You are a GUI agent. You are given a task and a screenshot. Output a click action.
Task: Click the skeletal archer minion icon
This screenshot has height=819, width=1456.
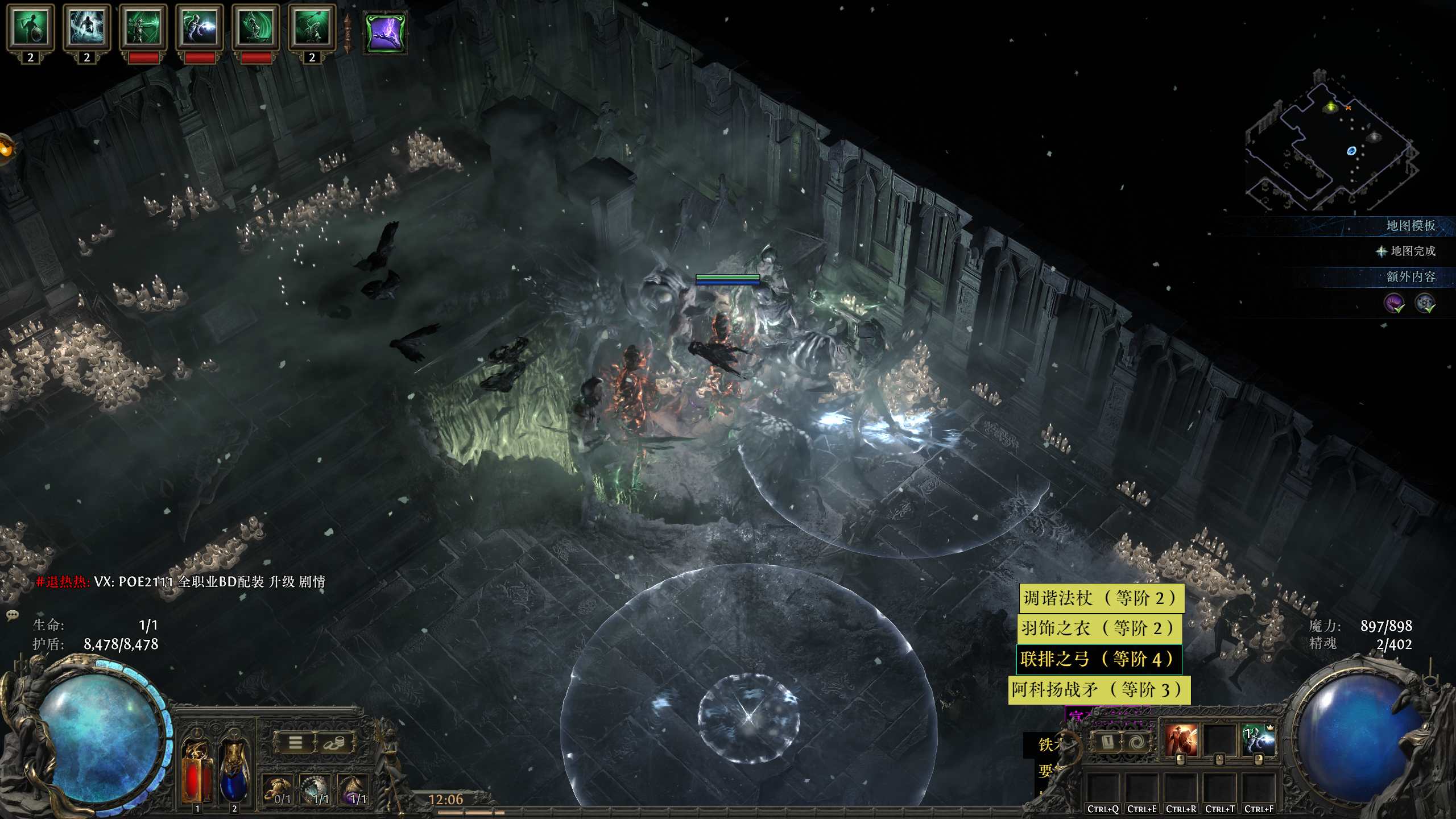pos(143,26)
